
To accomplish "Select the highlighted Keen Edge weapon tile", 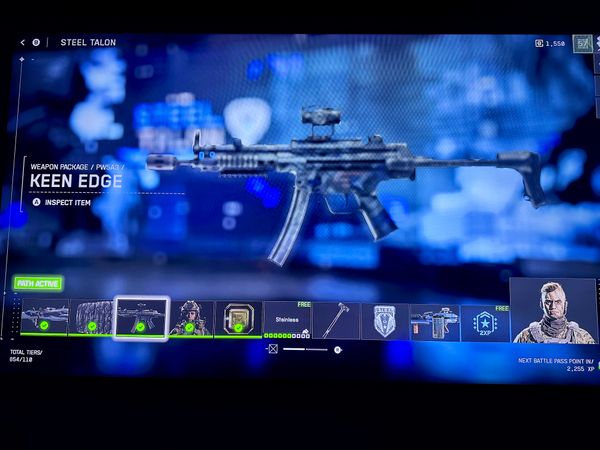I will click(x=140, y=318).
